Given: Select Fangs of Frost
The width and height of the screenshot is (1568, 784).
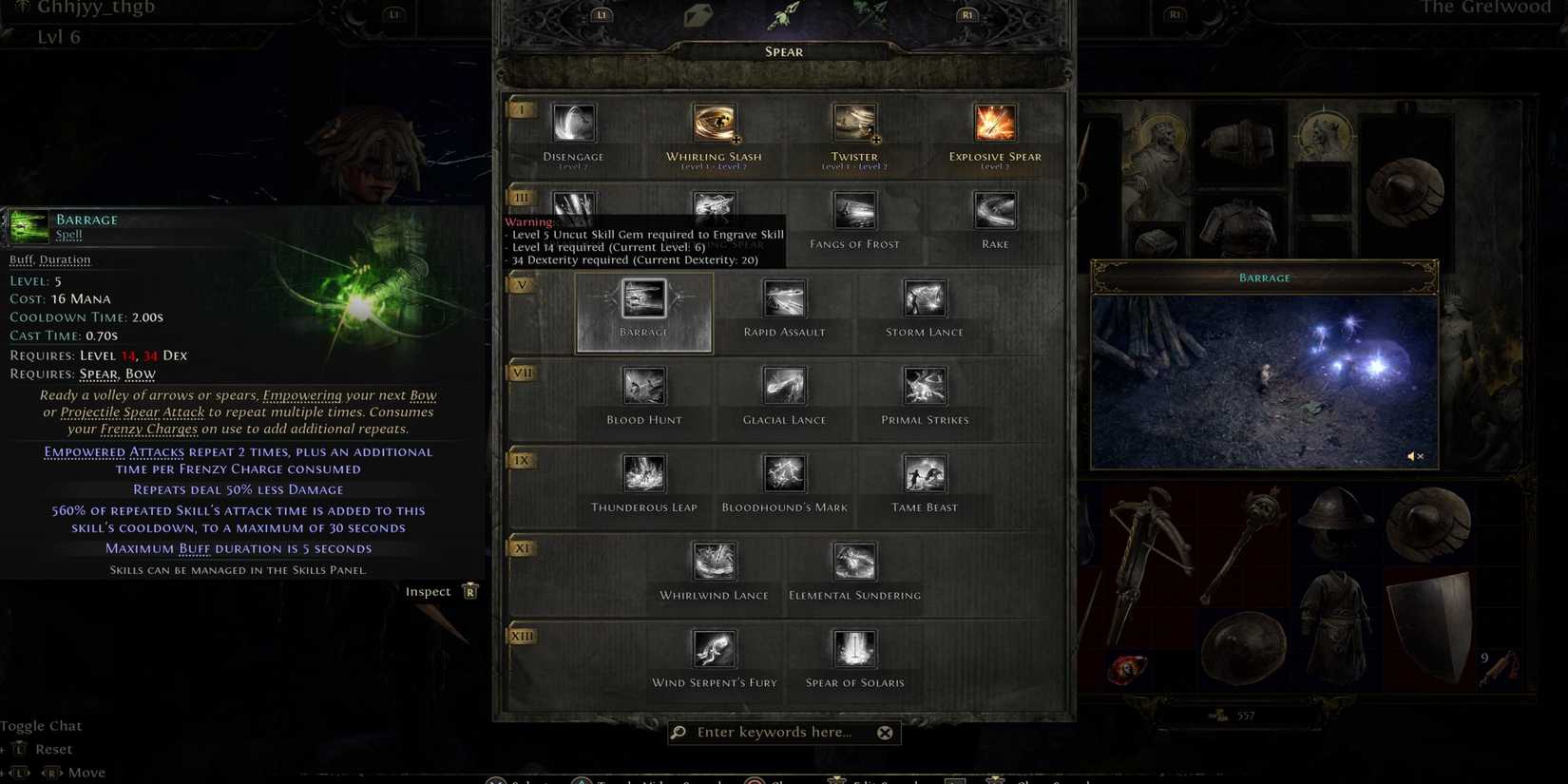Looking at the screenshot, I should coord(853,209).
